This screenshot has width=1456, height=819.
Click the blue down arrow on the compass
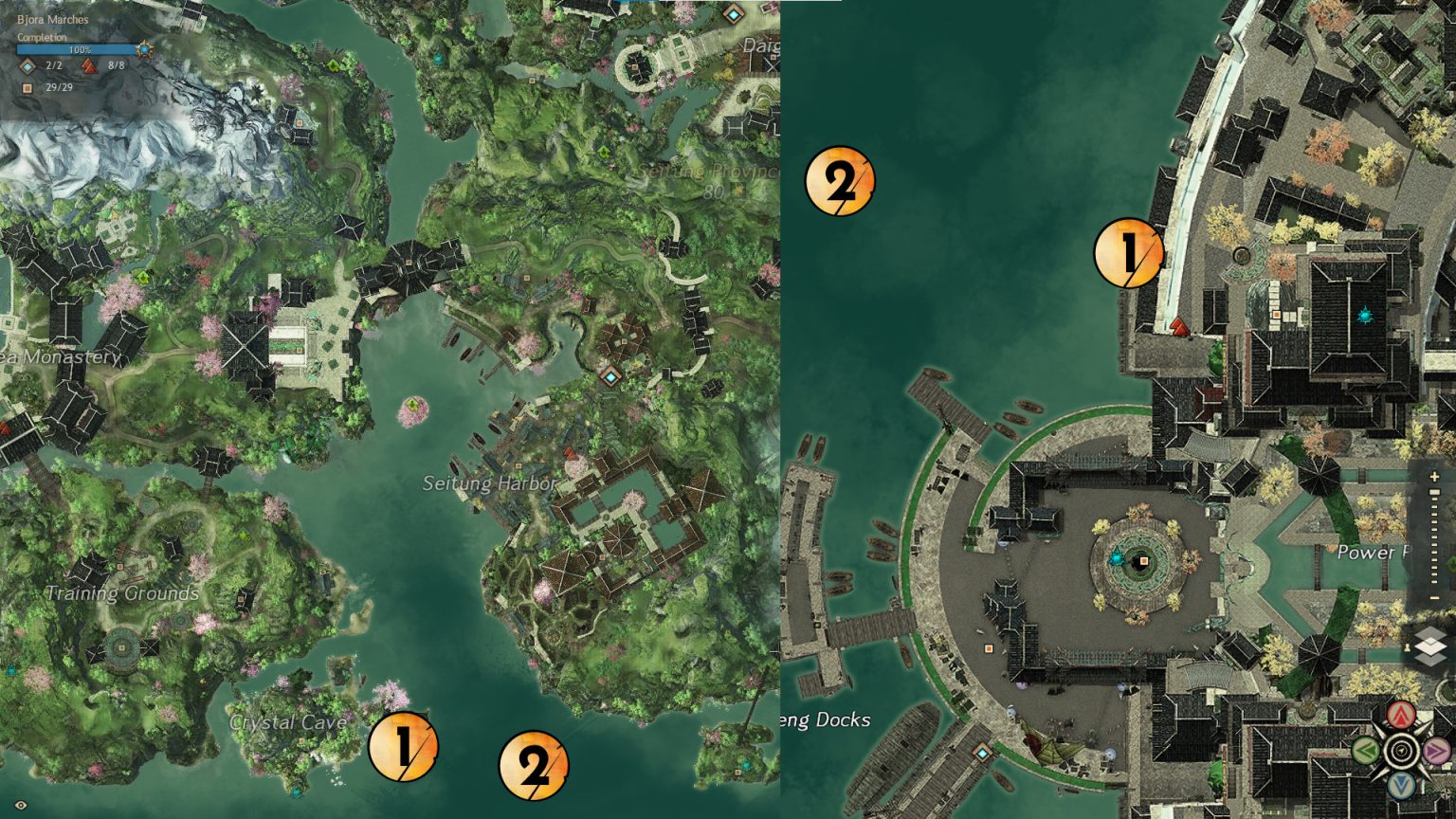1401,786
